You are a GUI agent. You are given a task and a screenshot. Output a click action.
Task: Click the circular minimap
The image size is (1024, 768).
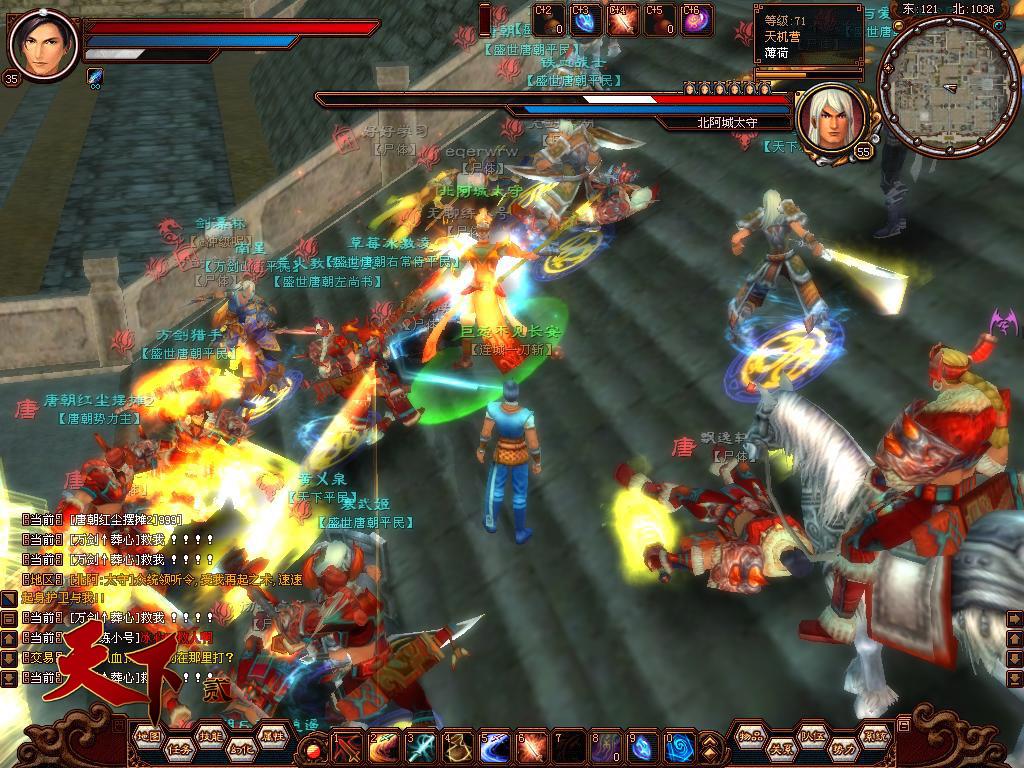pyautogui.click(x=948, y=87)
